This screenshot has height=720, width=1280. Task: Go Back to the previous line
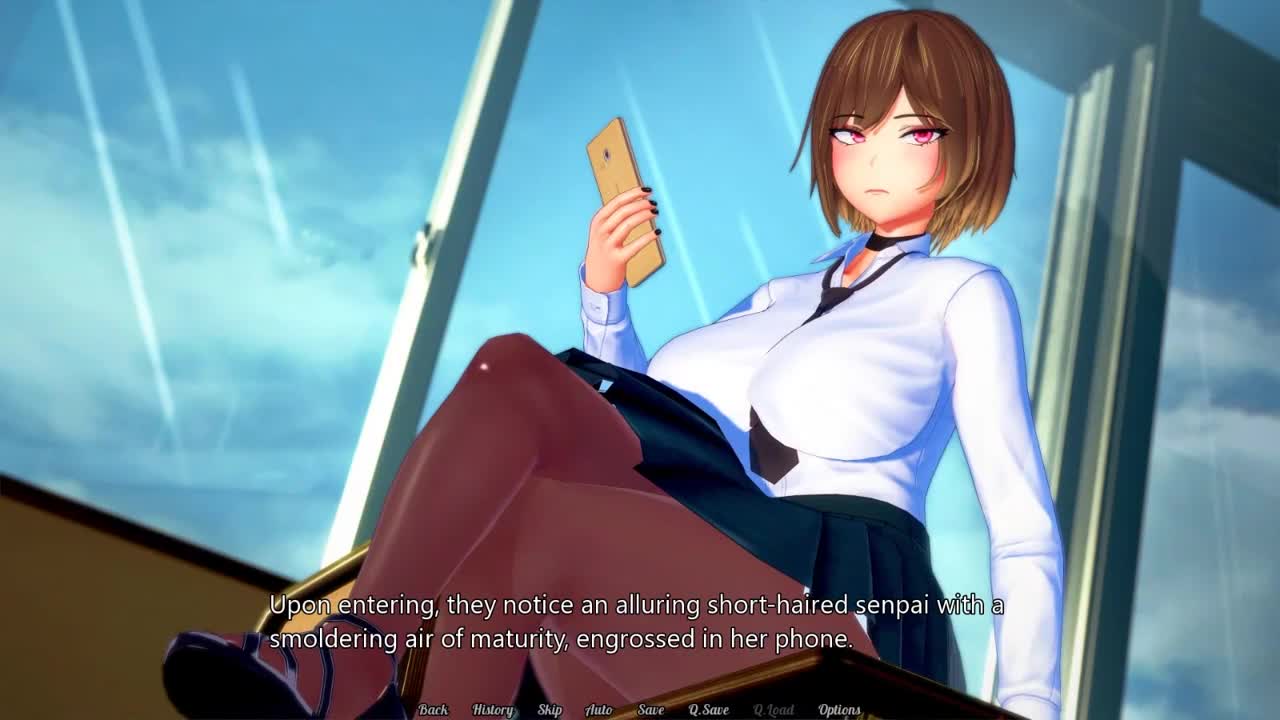tap(433, 710)
